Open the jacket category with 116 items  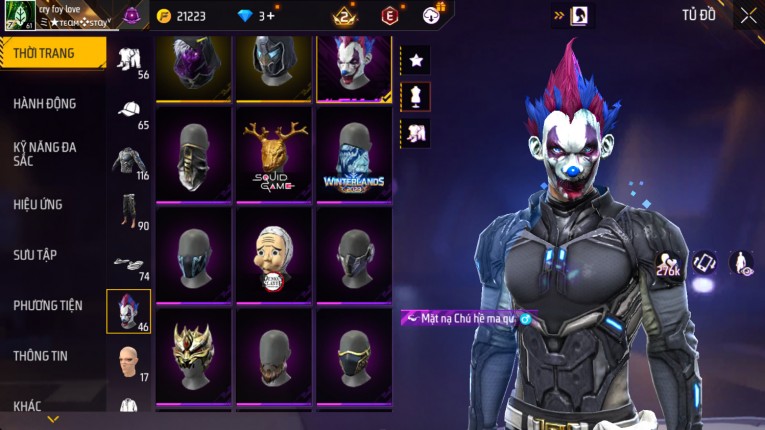129,162
